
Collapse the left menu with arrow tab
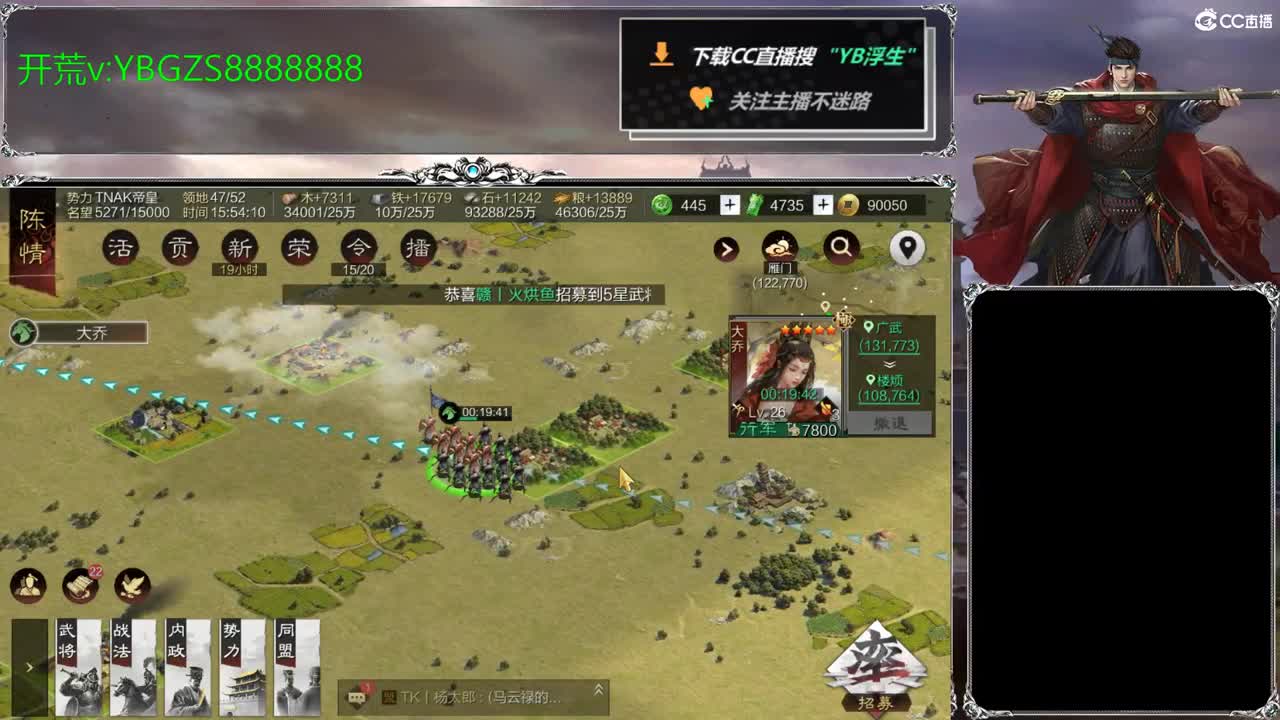pos(30,668)
